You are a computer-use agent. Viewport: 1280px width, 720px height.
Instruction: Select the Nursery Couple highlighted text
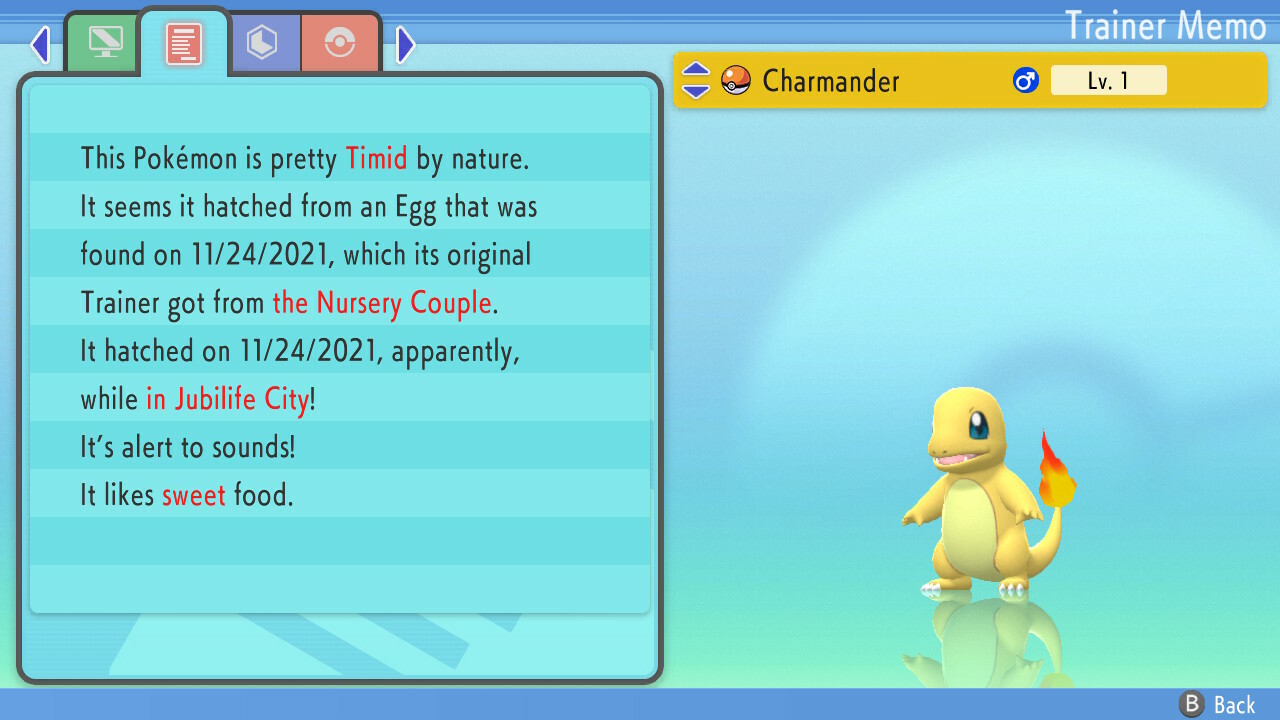click(382, 303)
